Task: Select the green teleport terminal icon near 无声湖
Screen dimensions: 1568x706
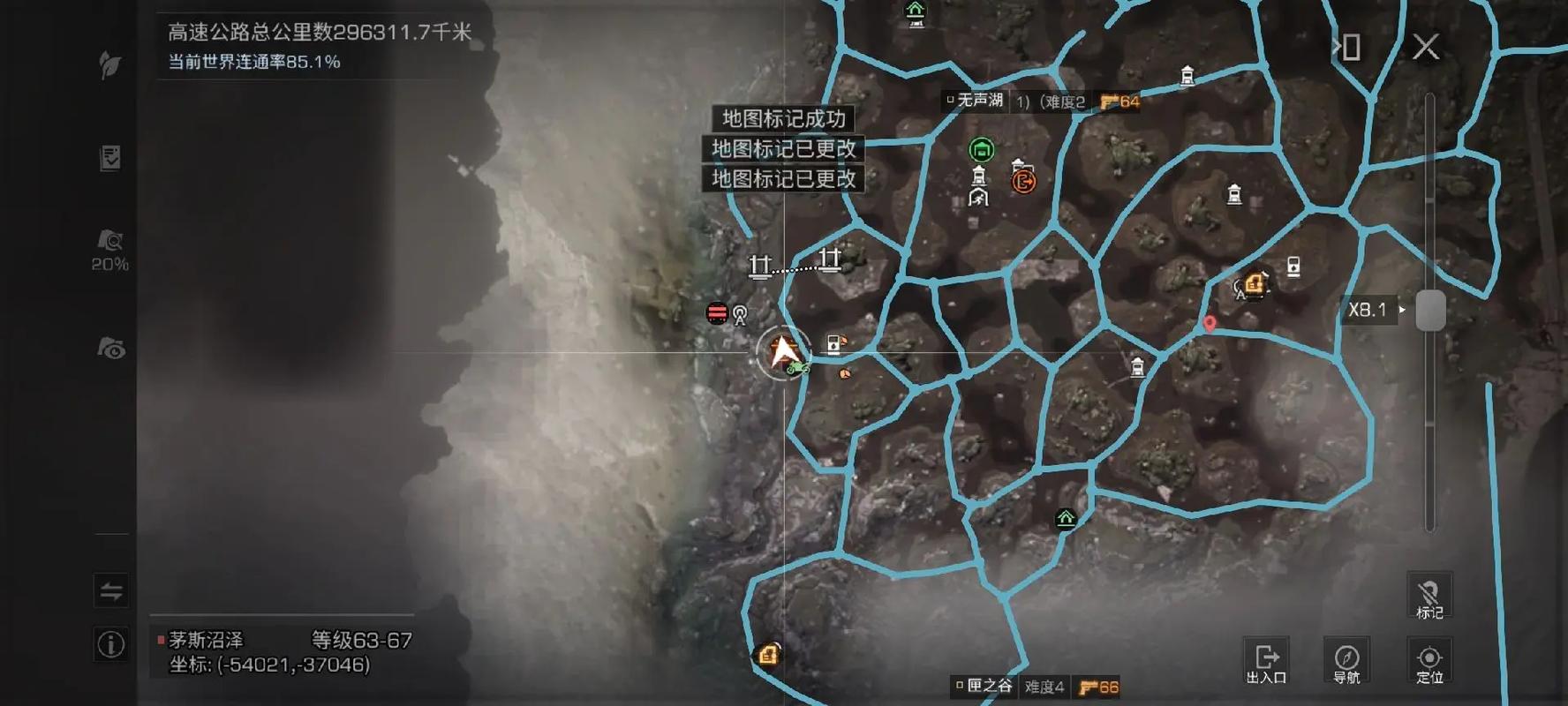Action: click(983, 149)
